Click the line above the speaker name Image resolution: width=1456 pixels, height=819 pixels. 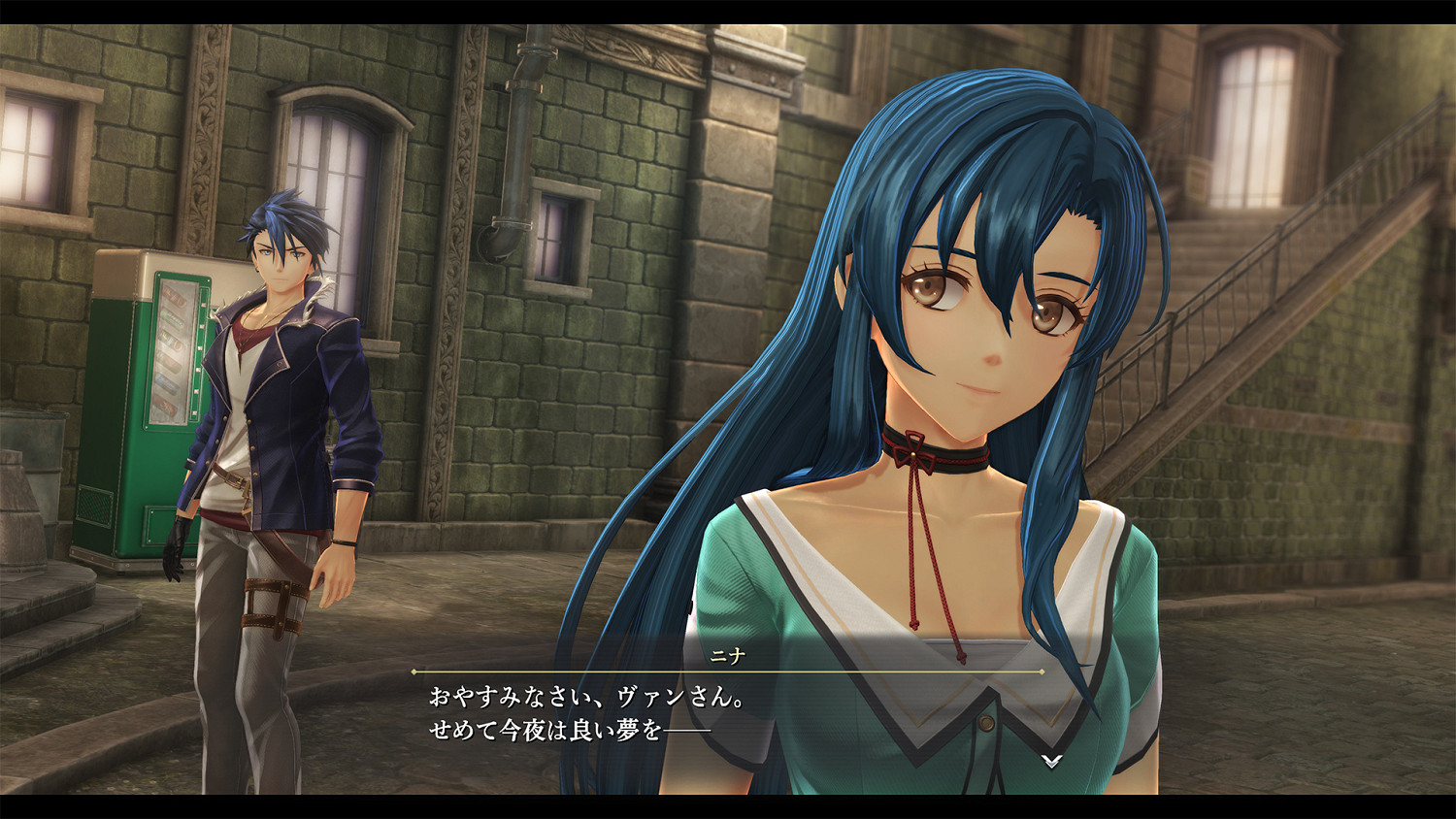click(x=728, y=672)
